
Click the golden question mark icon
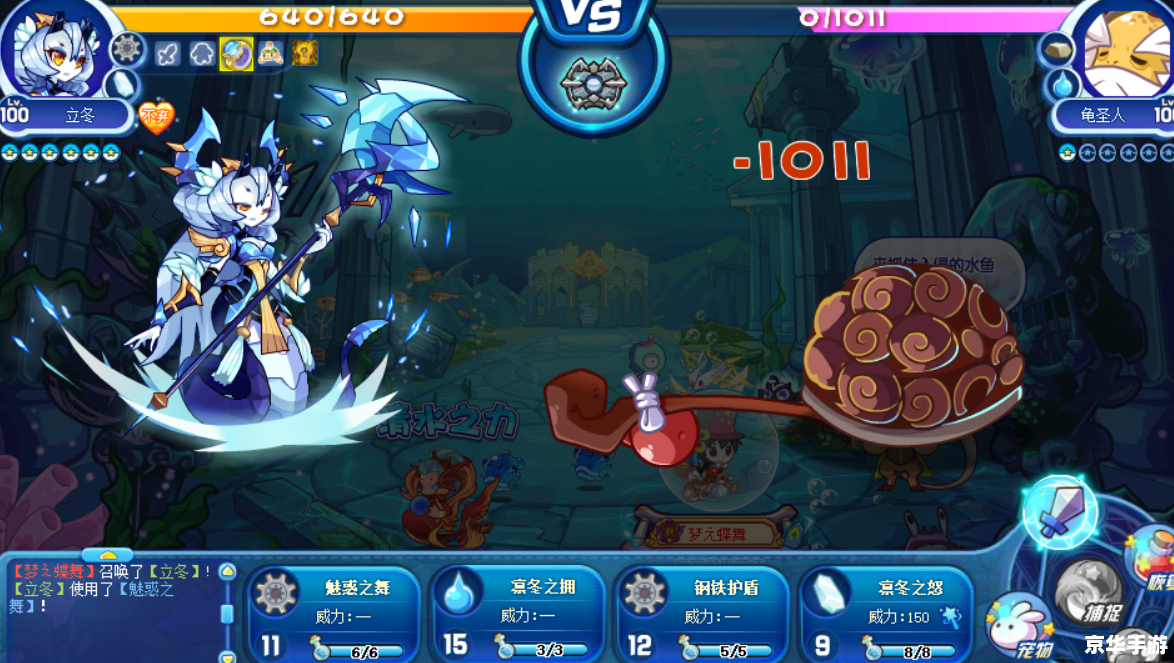click(304, 54)
